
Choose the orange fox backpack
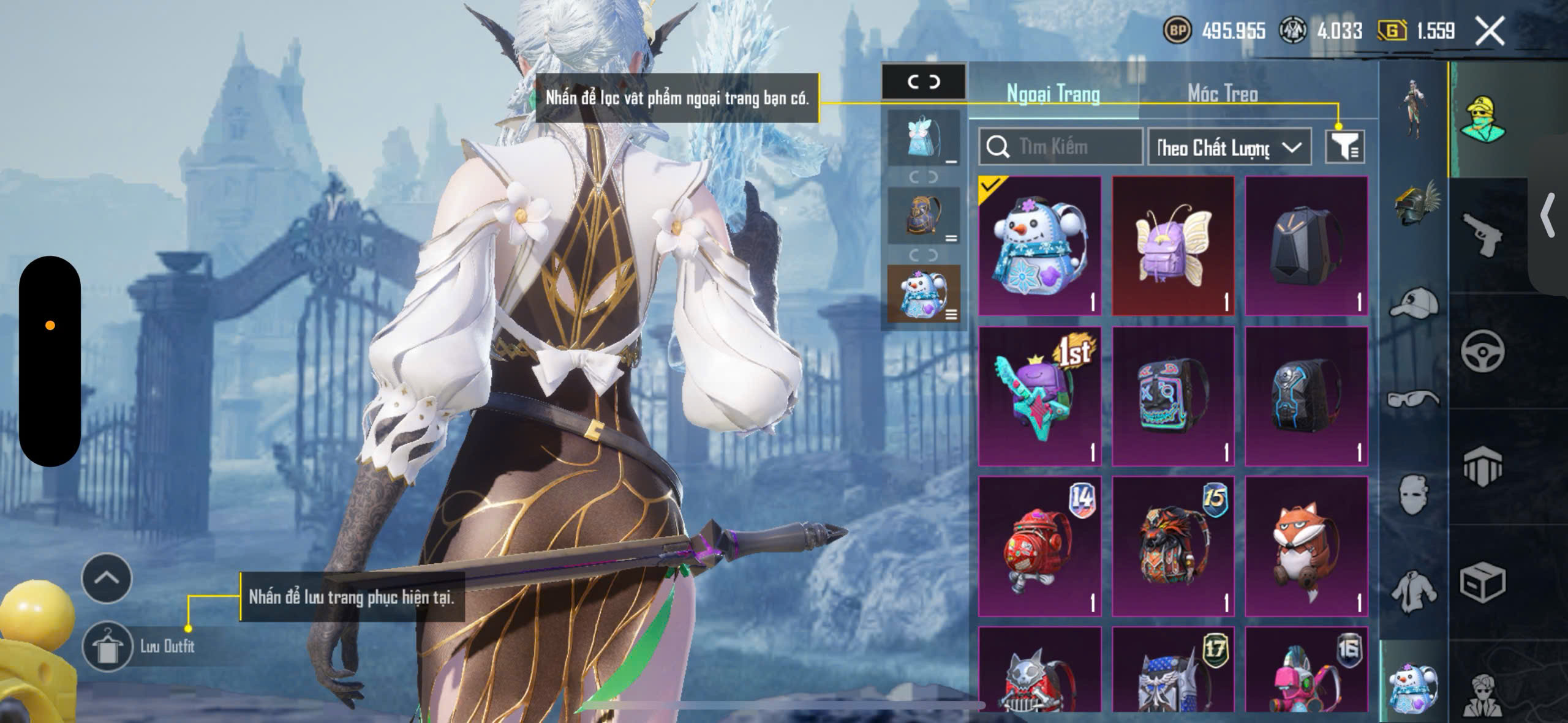pos(1306,546)
